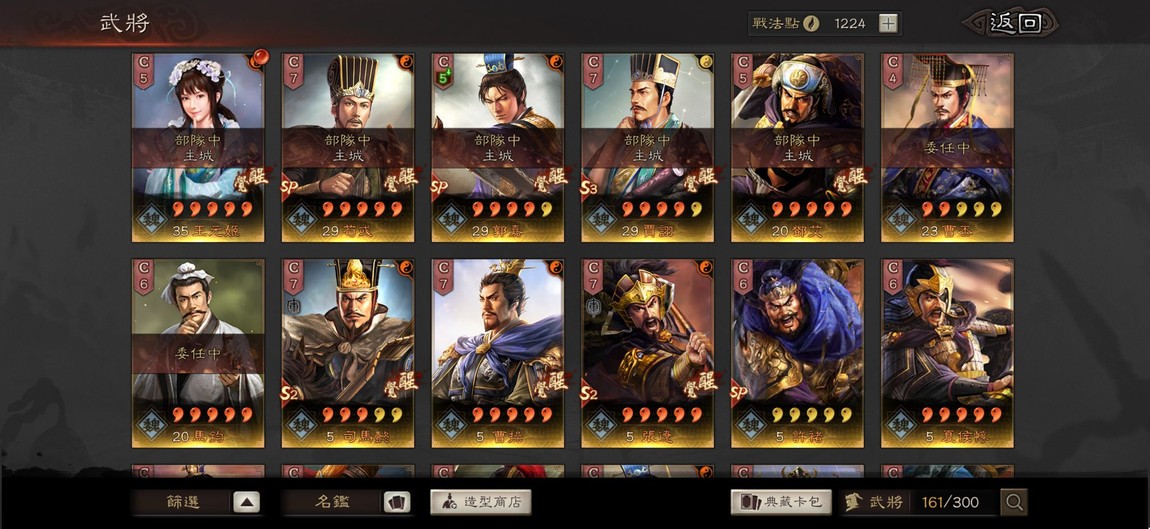Select the 王元姬 general card
The width and height of the screenshot is (1150, 529).
click(x=198, y=146)
